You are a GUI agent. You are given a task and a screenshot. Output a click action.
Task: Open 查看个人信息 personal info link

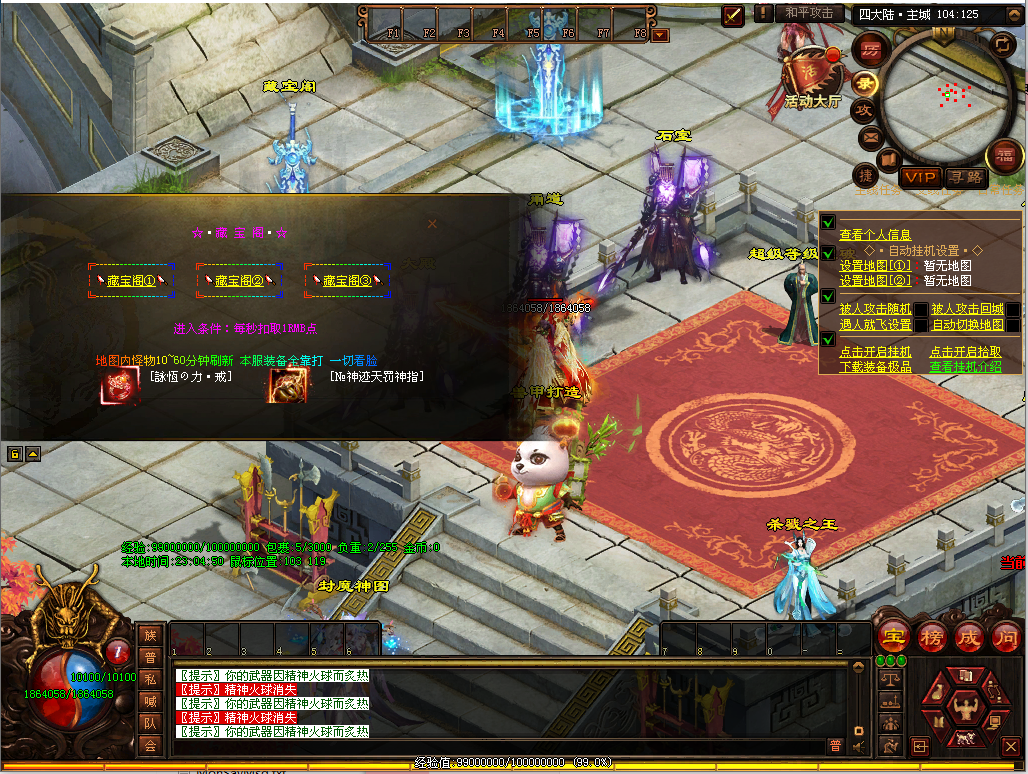(x=875, y=235)
